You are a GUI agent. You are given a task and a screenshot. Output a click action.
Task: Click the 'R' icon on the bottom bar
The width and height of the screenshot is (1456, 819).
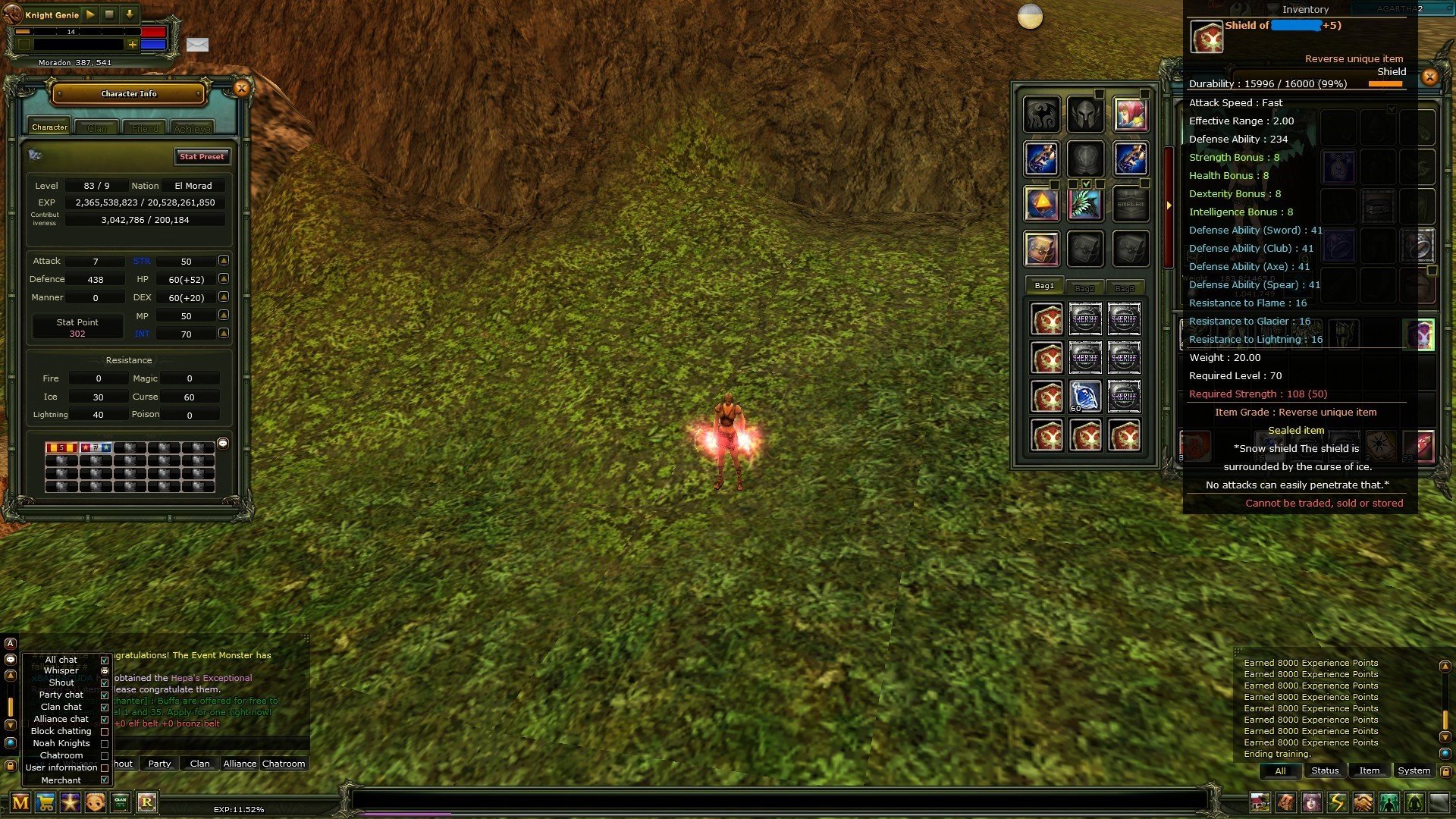point(146,803)
